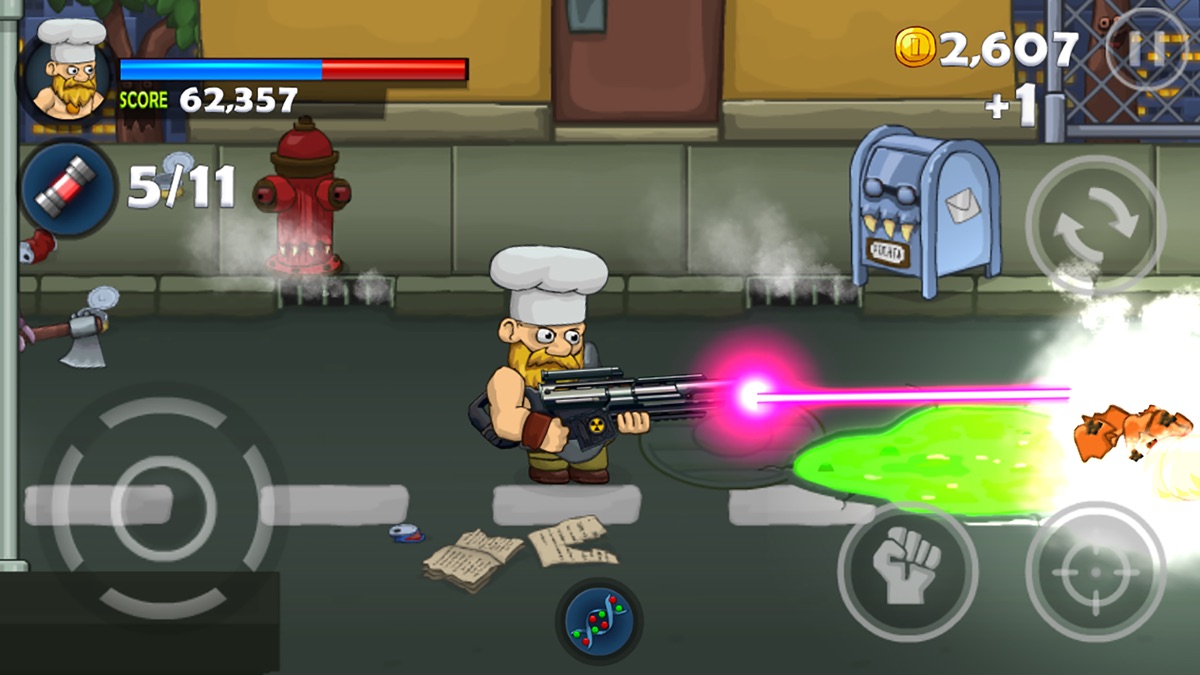Hit the fist melee attack button

click(907, 571)
